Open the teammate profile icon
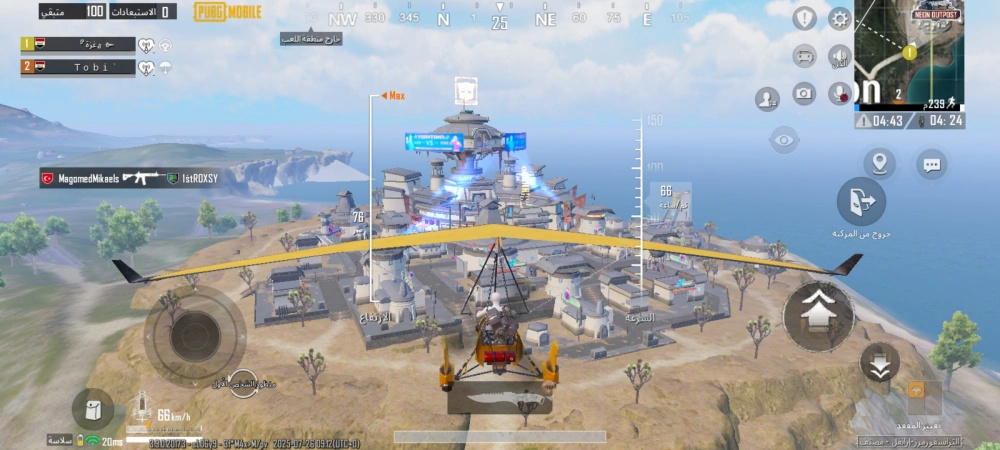Screen dimensions: 1000x450 pos(768,98)
